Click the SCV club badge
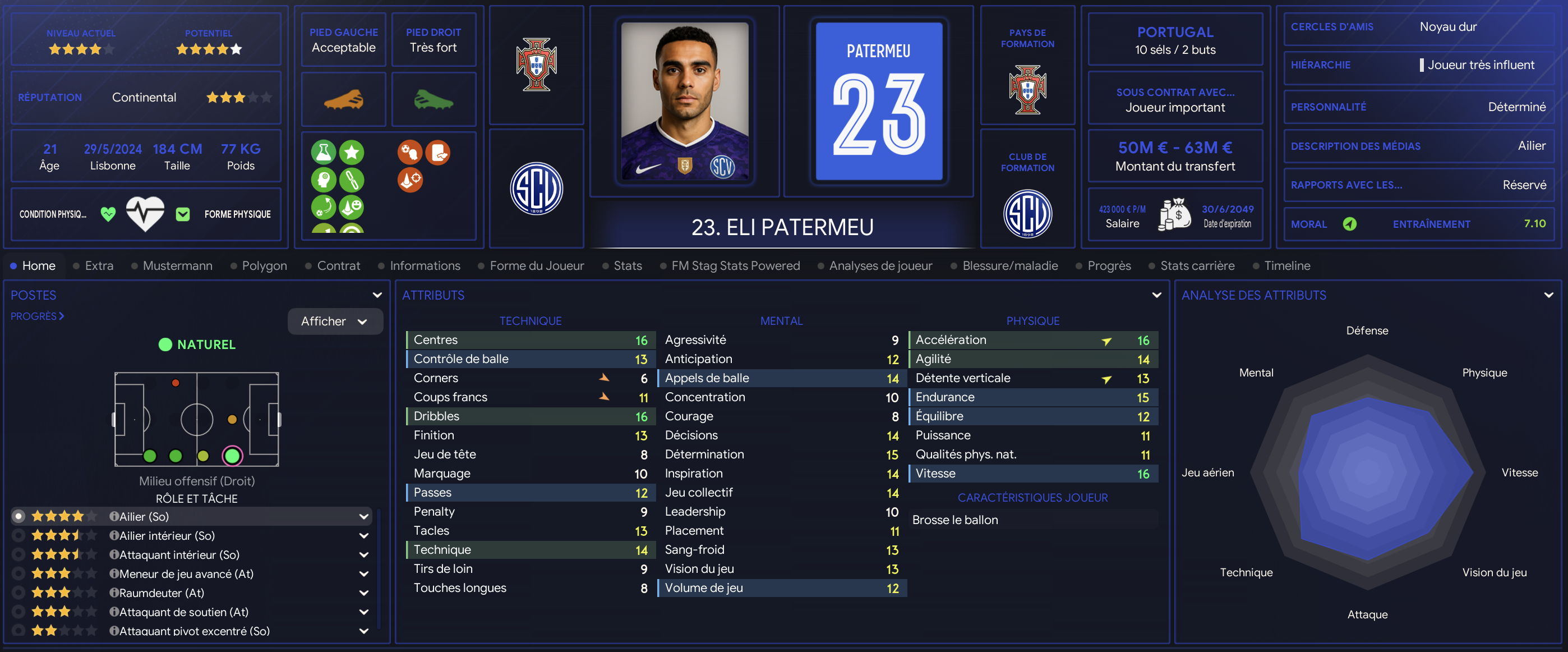The width and height of the screenshot is (1568, 652). 536,189
